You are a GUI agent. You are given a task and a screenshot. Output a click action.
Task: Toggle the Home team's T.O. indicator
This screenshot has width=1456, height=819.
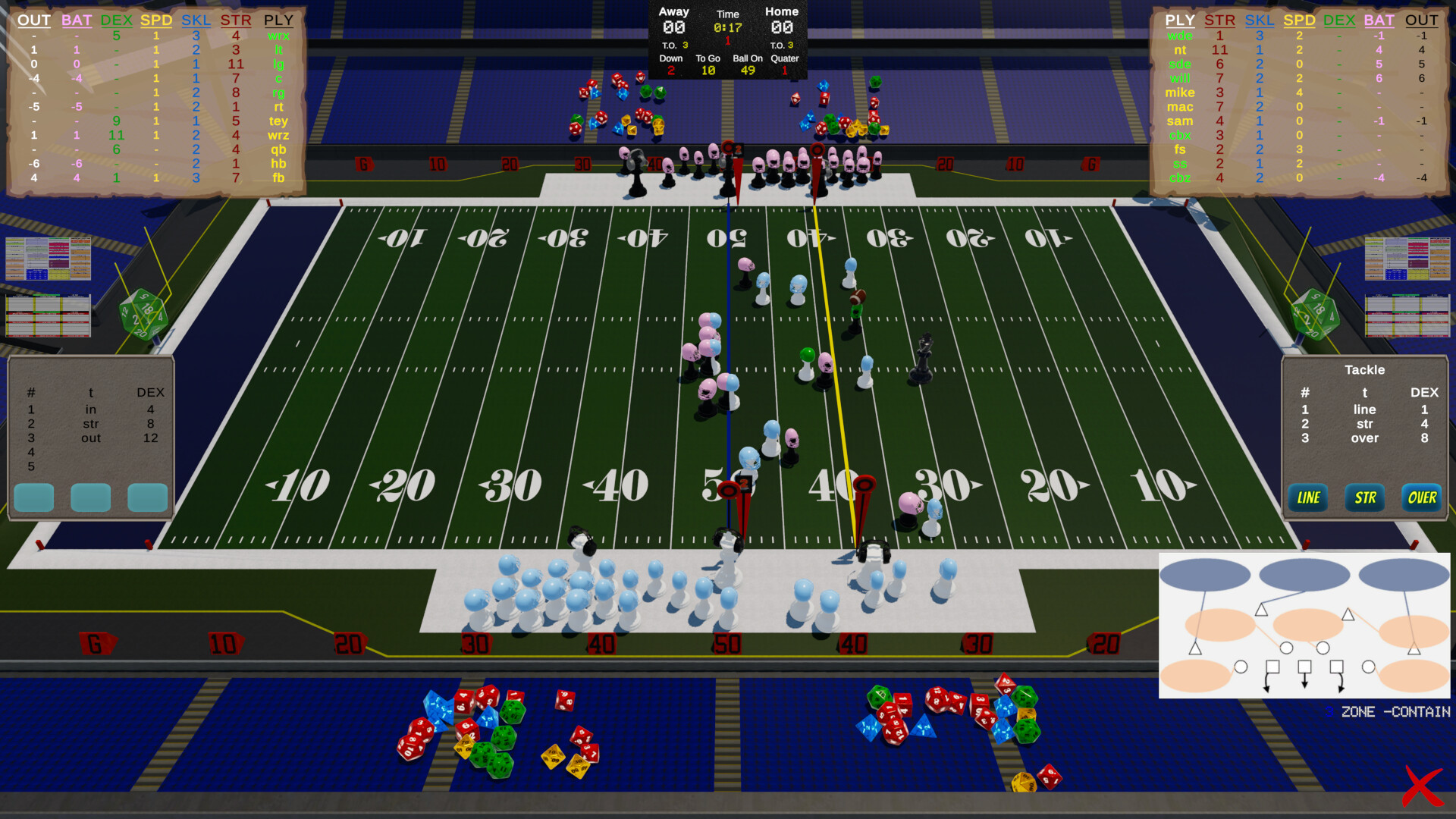pyautogui.click(x=781, y=44)
